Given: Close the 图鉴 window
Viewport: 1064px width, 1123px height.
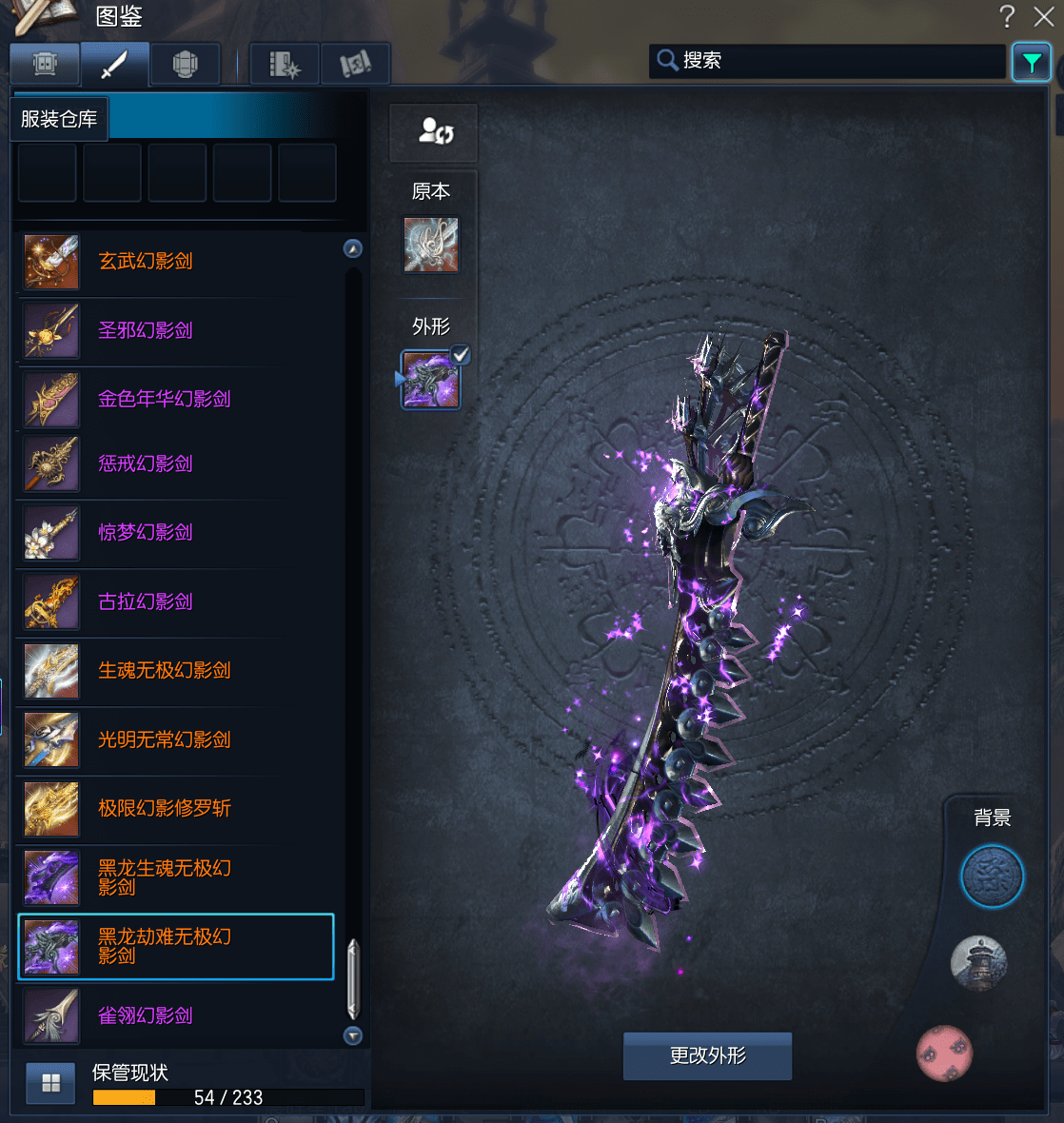Looking at the screenshot, I should [x=1044, y=16].
